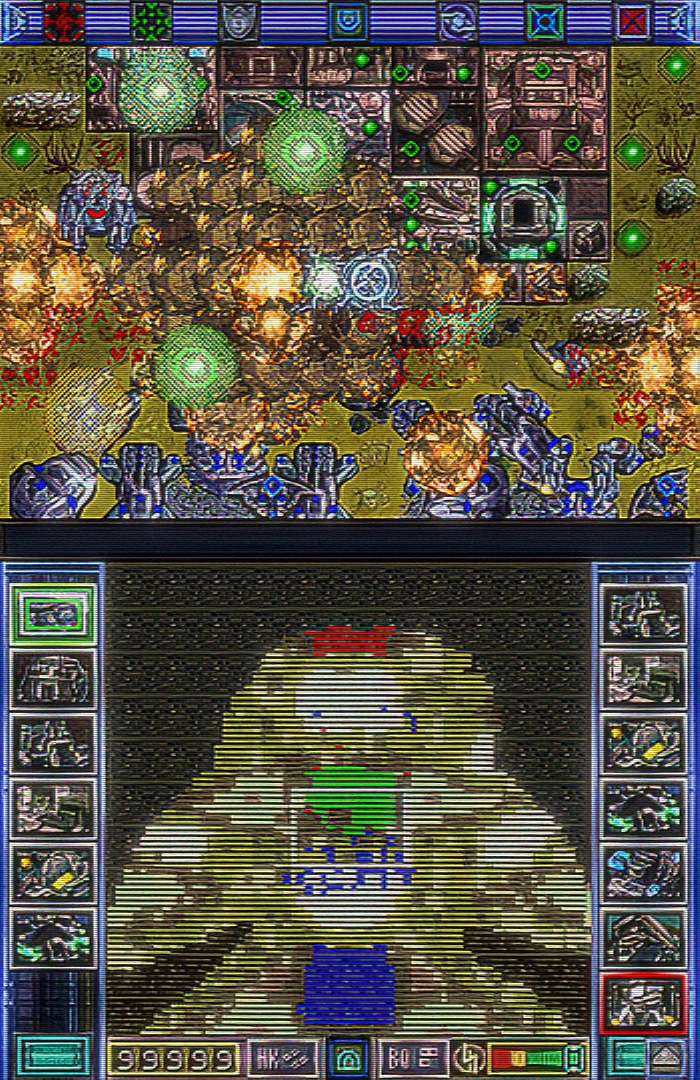This screenshot has height=1080, width=700.
Task: Select the green square target icon
Action: pyautogui.click(x=545, y=20)
